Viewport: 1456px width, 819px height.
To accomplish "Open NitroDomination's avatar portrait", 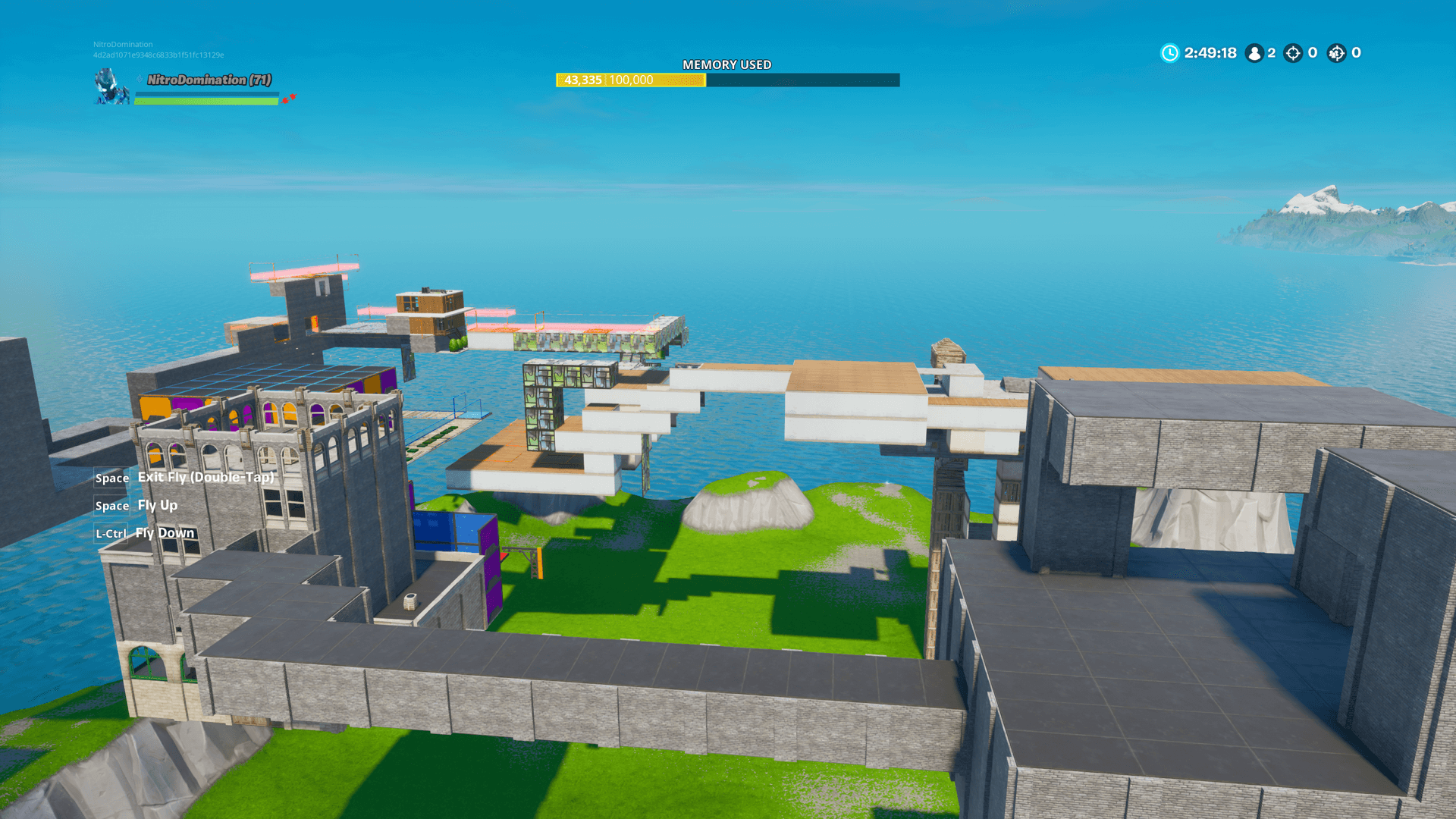I will 111,86.
